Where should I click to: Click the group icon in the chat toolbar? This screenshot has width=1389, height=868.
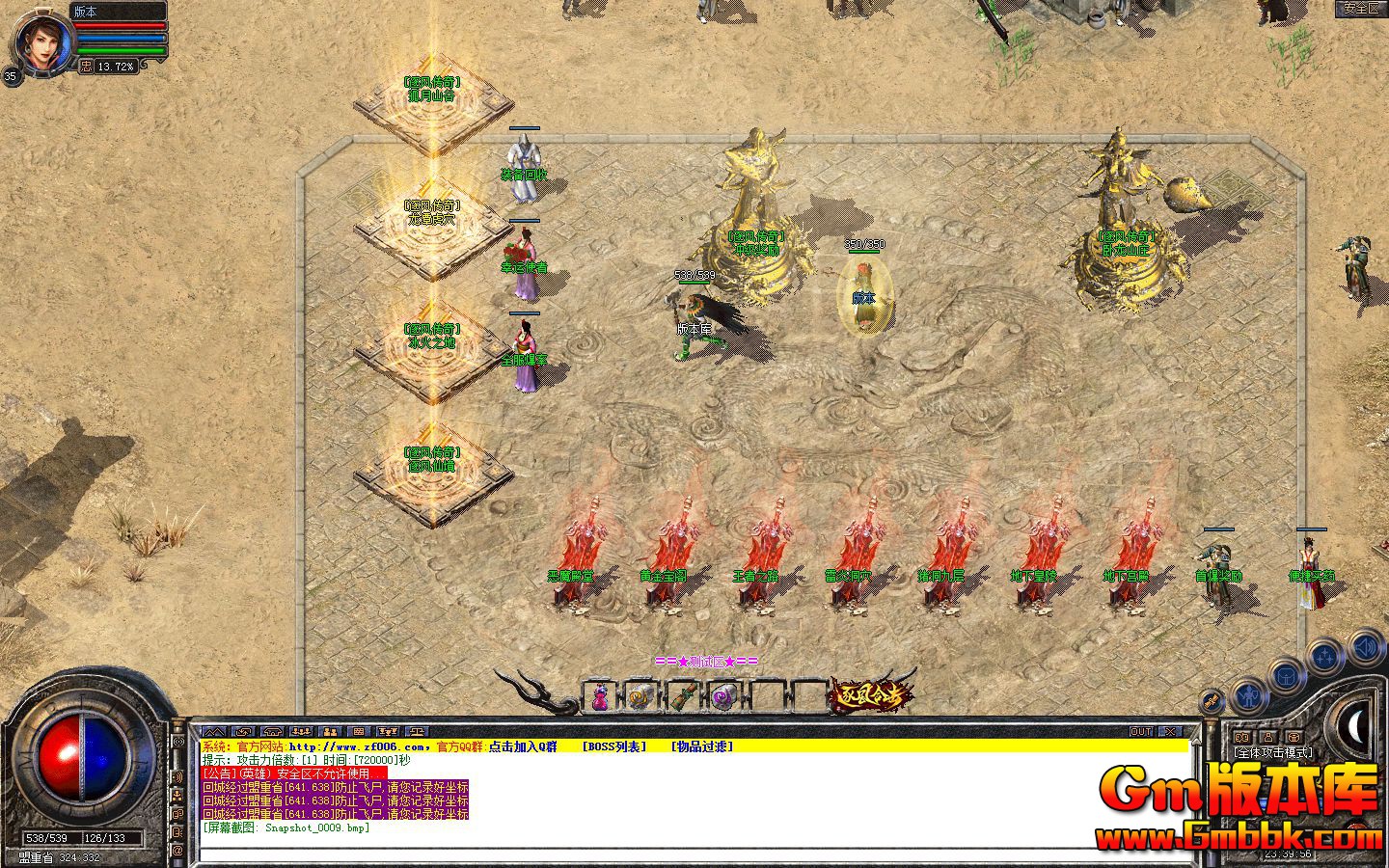coord(329,731)
